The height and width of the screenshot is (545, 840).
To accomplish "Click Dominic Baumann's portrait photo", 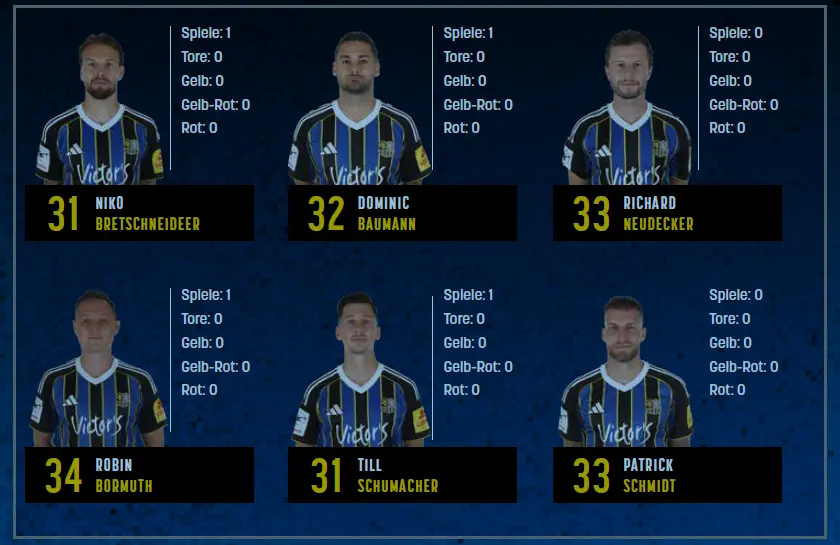I will (358, 110).
